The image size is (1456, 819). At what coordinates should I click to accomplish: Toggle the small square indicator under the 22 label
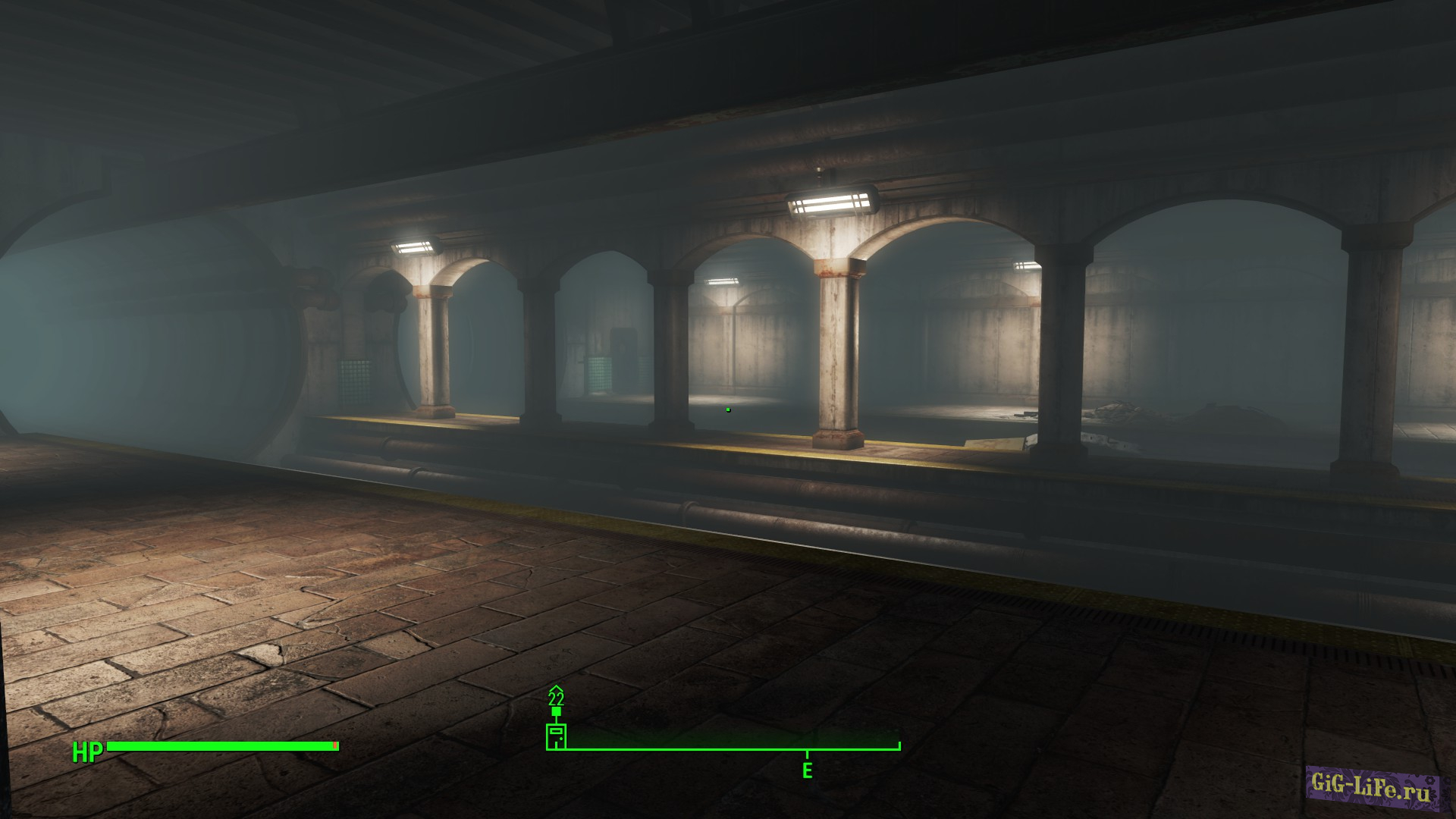tap(556, 711)
